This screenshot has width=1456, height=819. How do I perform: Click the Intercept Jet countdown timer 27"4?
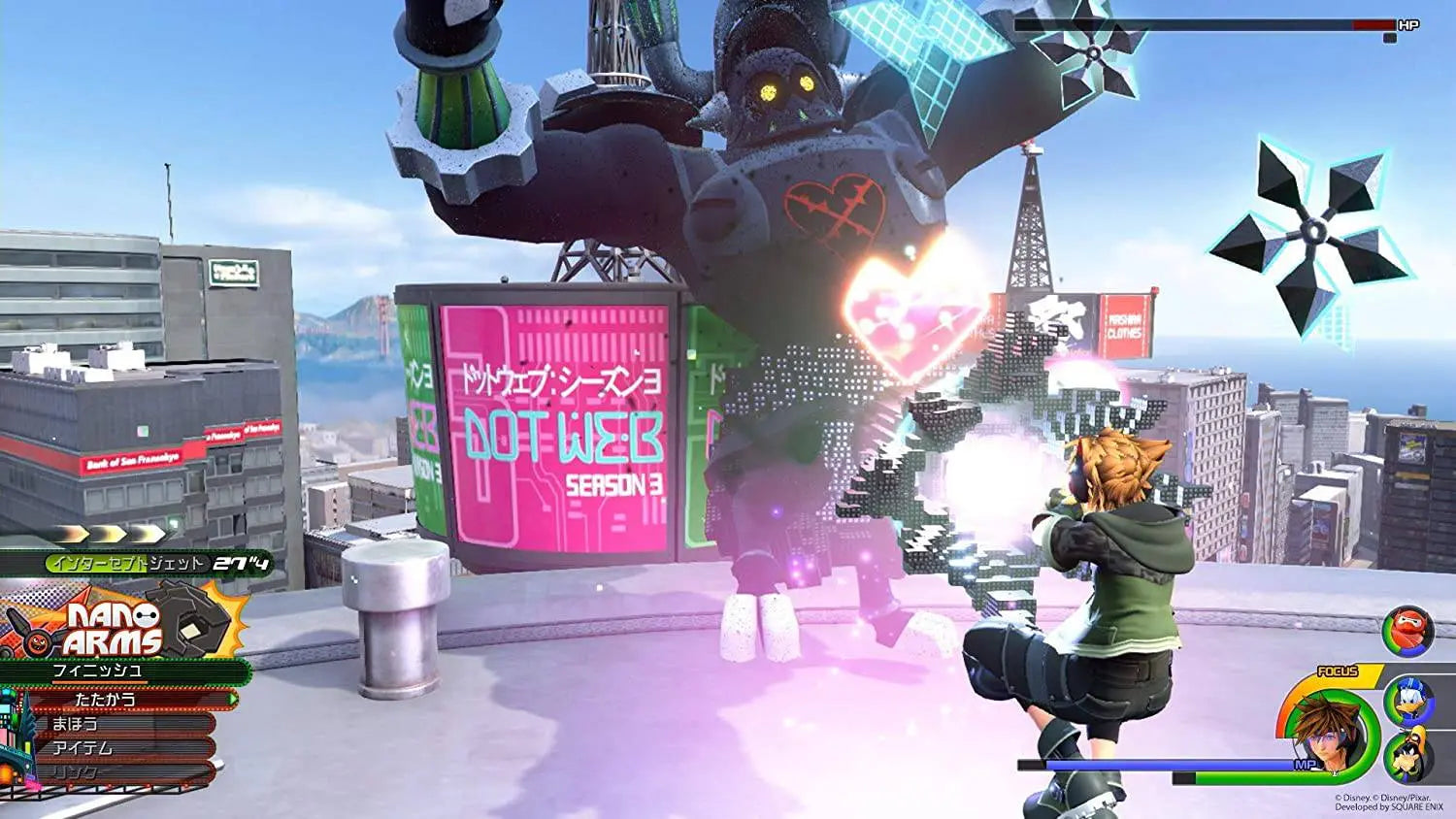click(x=242, y=563)
